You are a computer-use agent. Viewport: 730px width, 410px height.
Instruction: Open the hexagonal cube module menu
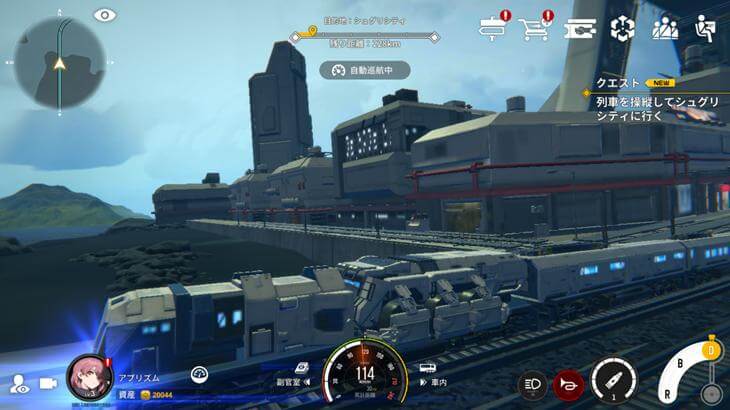click(623, 28)
